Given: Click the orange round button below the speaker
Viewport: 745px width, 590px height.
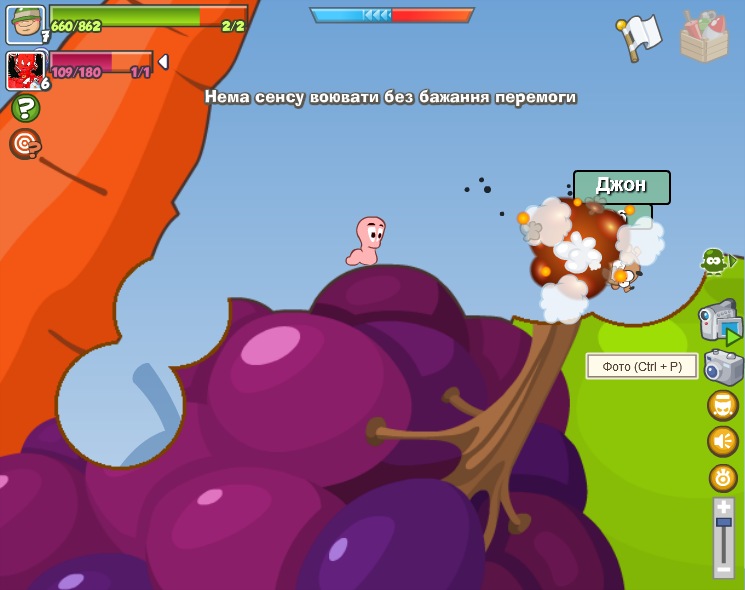Looking at the screenshot, I should pyautogui.click(x=723, y=477).
